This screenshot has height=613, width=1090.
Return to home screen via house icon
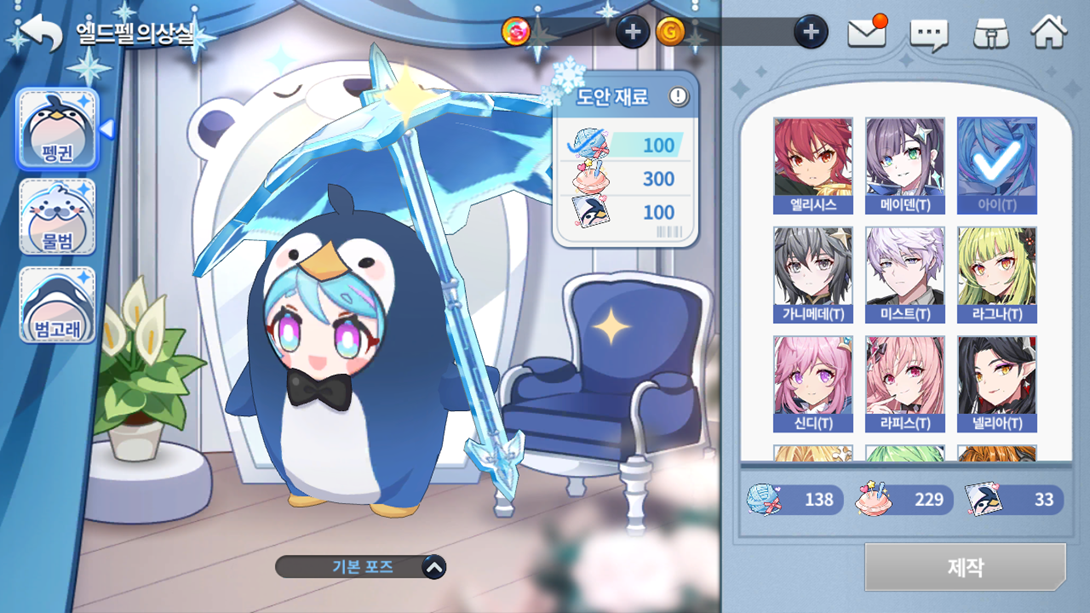1049,32
